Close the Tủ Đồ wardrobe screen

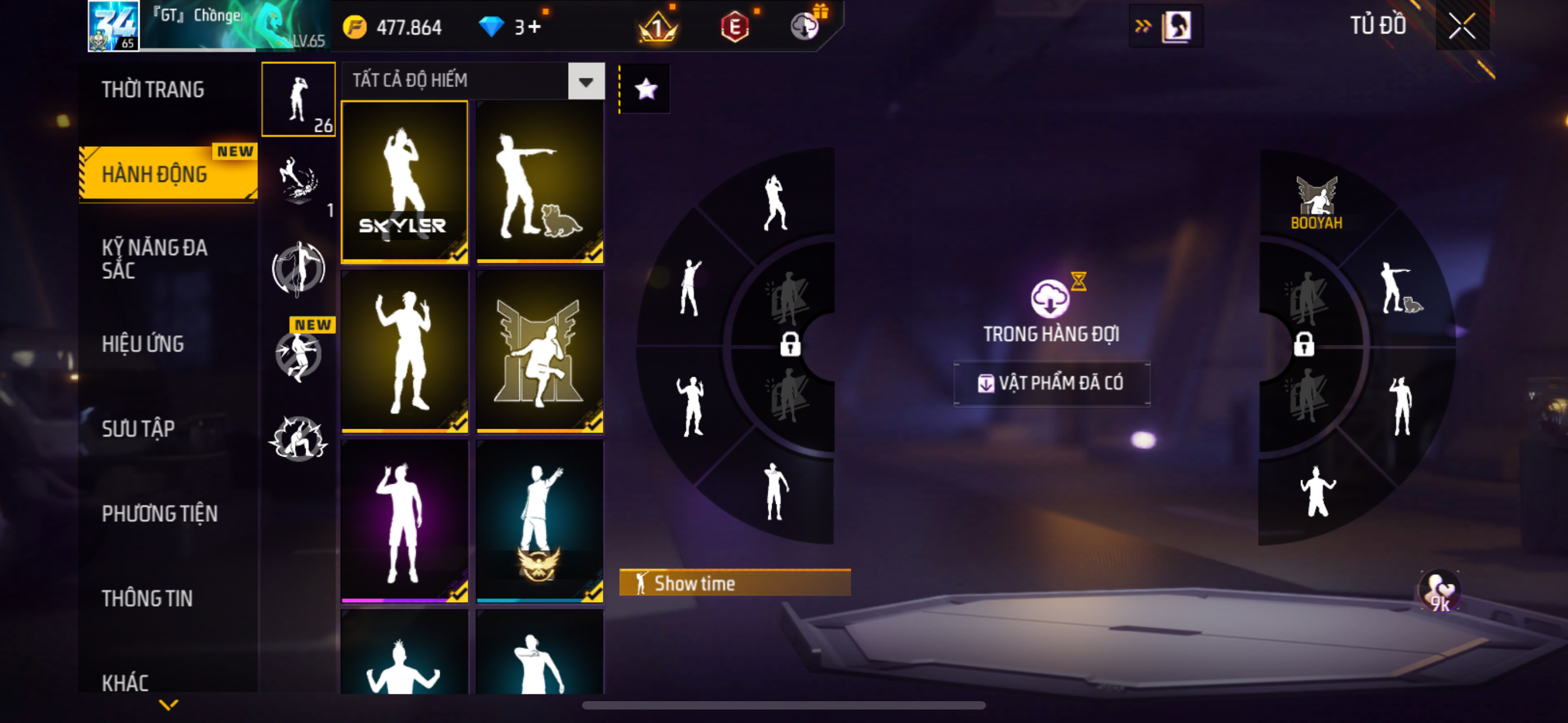pyautogui.click(x=1461, y=26)
